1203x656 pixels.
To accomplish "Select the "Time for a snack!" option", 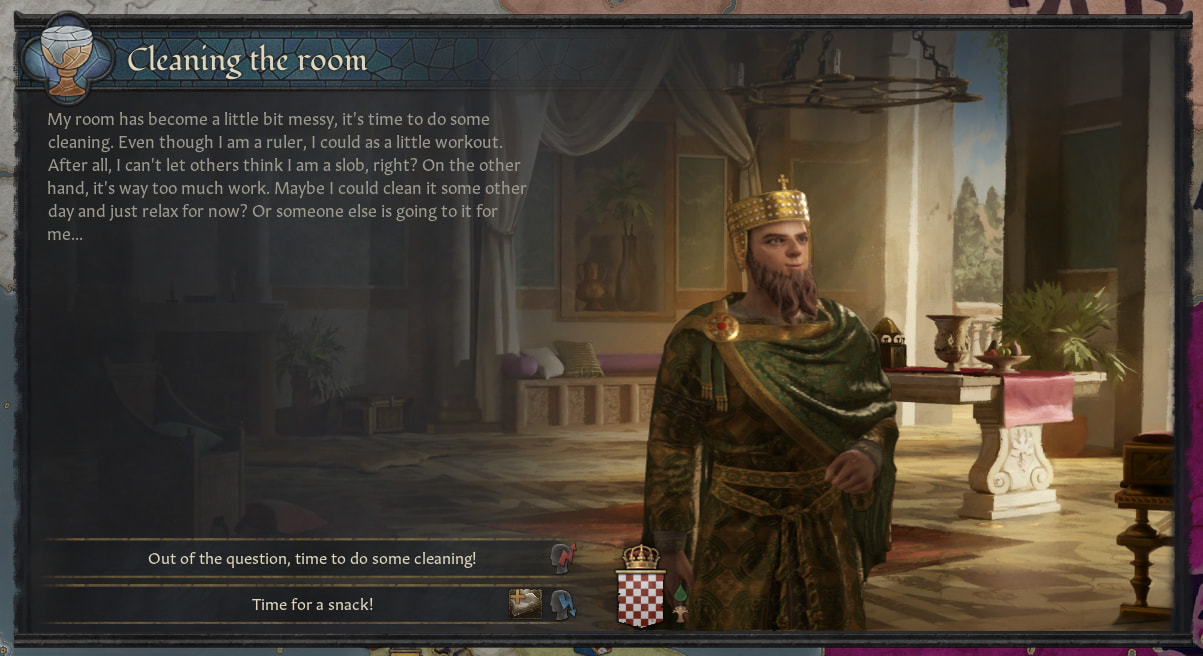I will (311, 604).
